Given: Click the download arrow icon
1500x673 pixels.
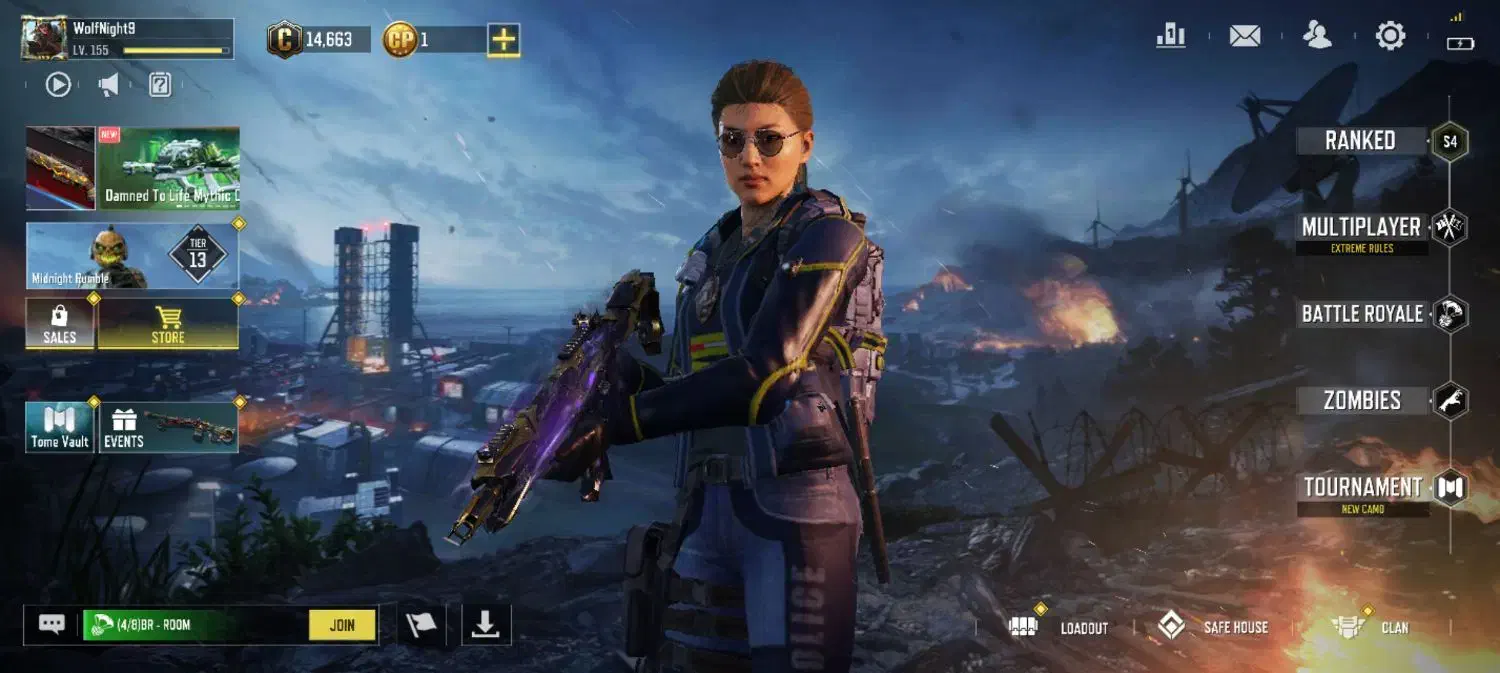Looking at the screenshot, I should tap(486, 625).
